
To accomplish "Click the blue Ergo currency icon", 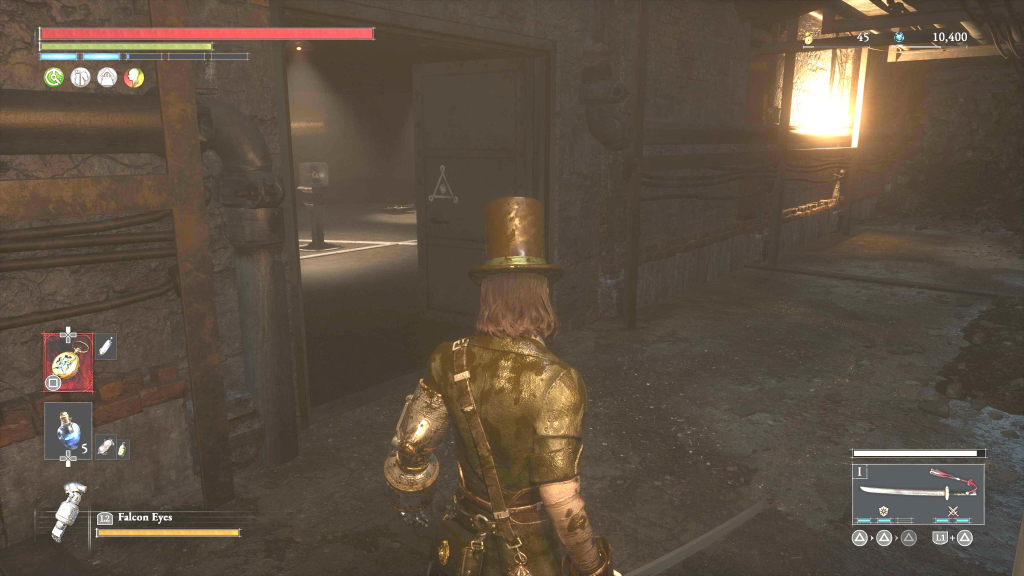I will pos(899,37).
